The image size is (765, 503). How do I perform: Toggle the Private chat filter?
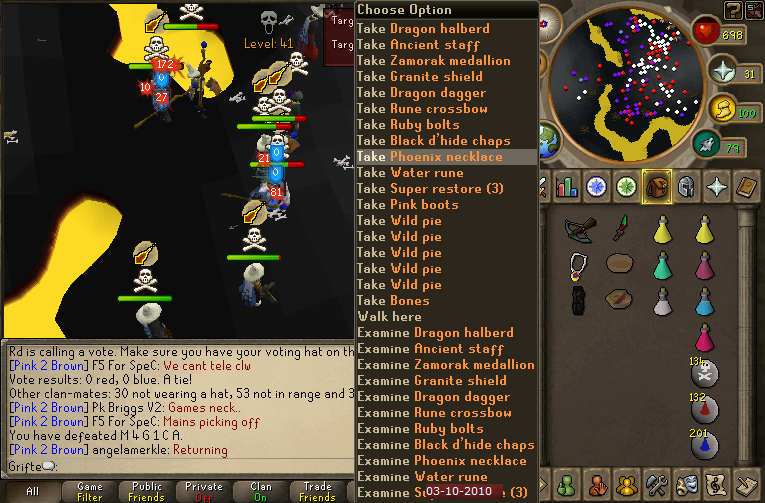(204, 491)
